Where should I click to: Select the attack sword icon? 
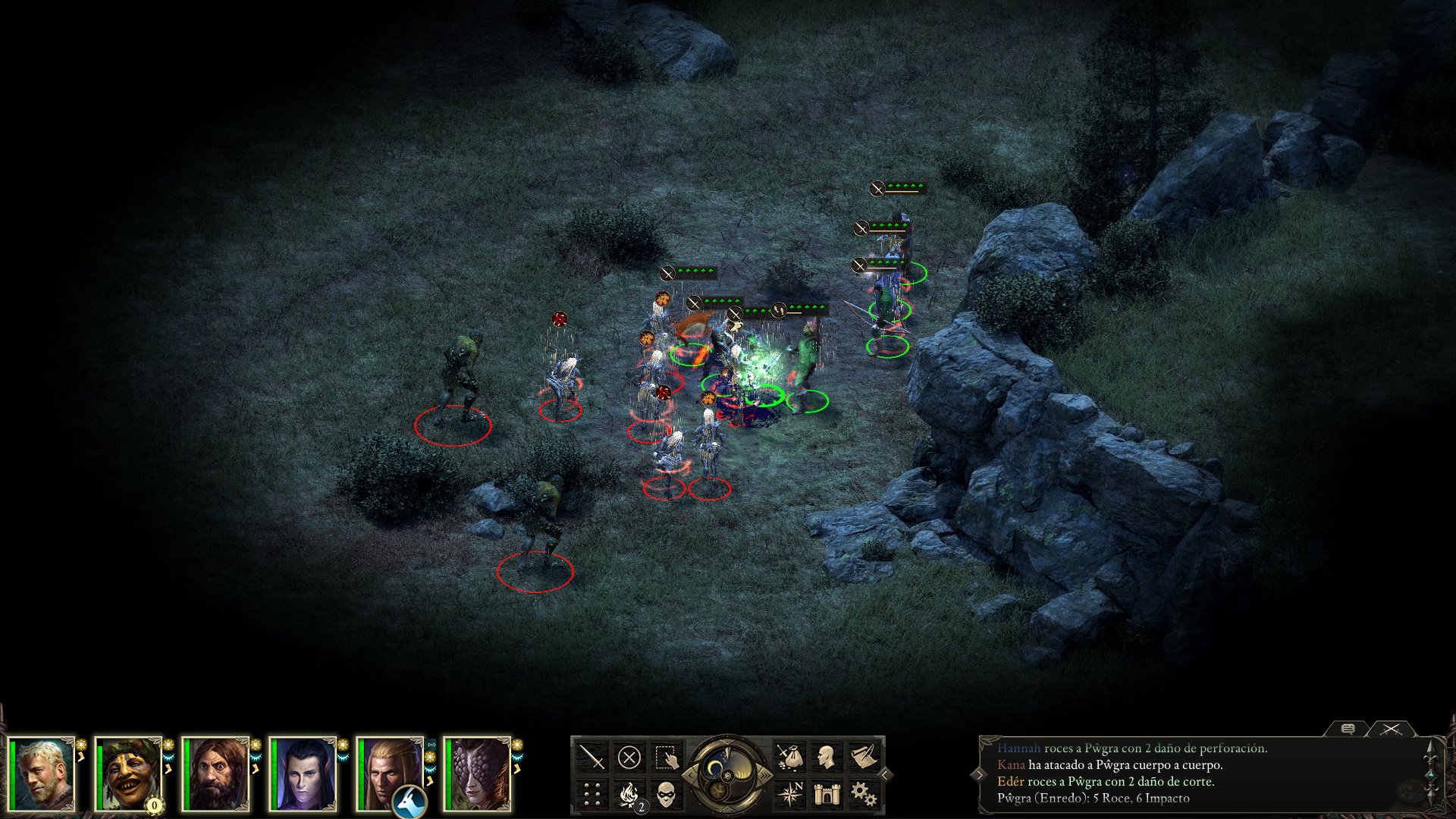(x=591, y=757)
